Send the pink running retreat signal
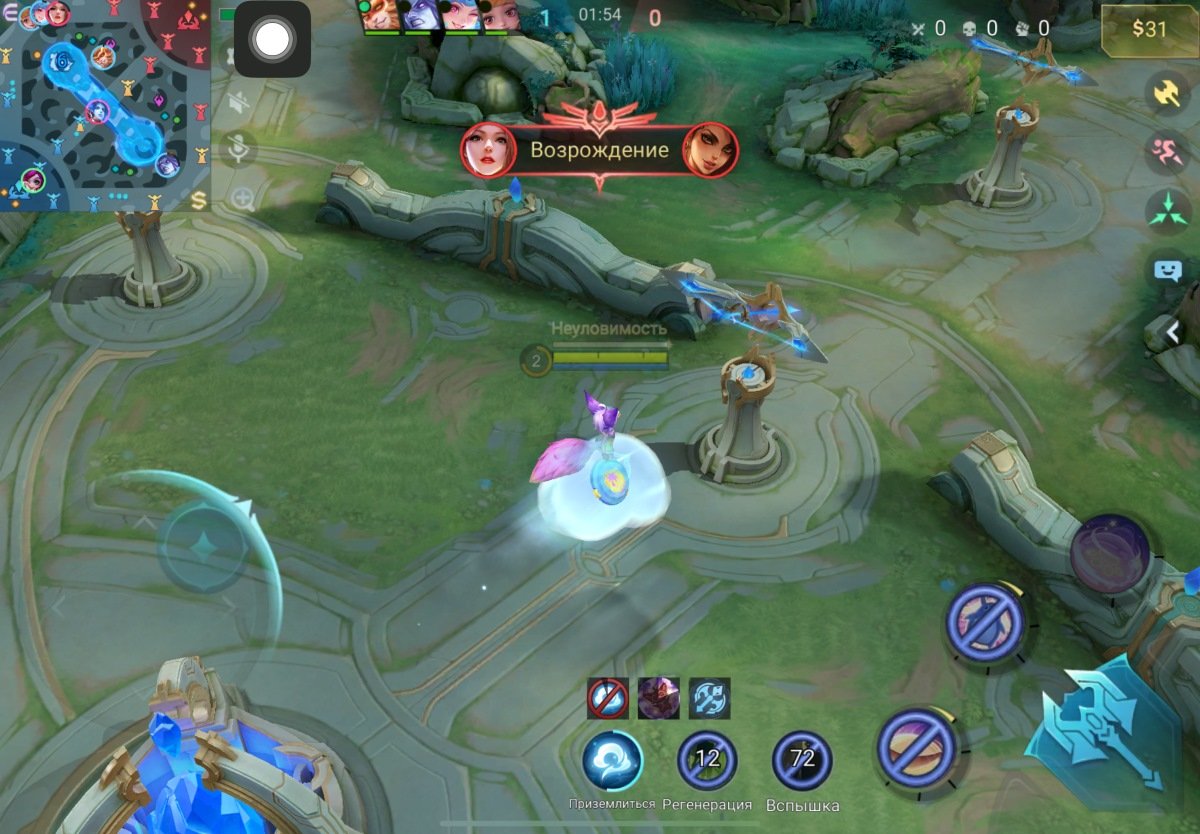Viewport: 1200px width, 834px height. click(x=1166, y=153)
